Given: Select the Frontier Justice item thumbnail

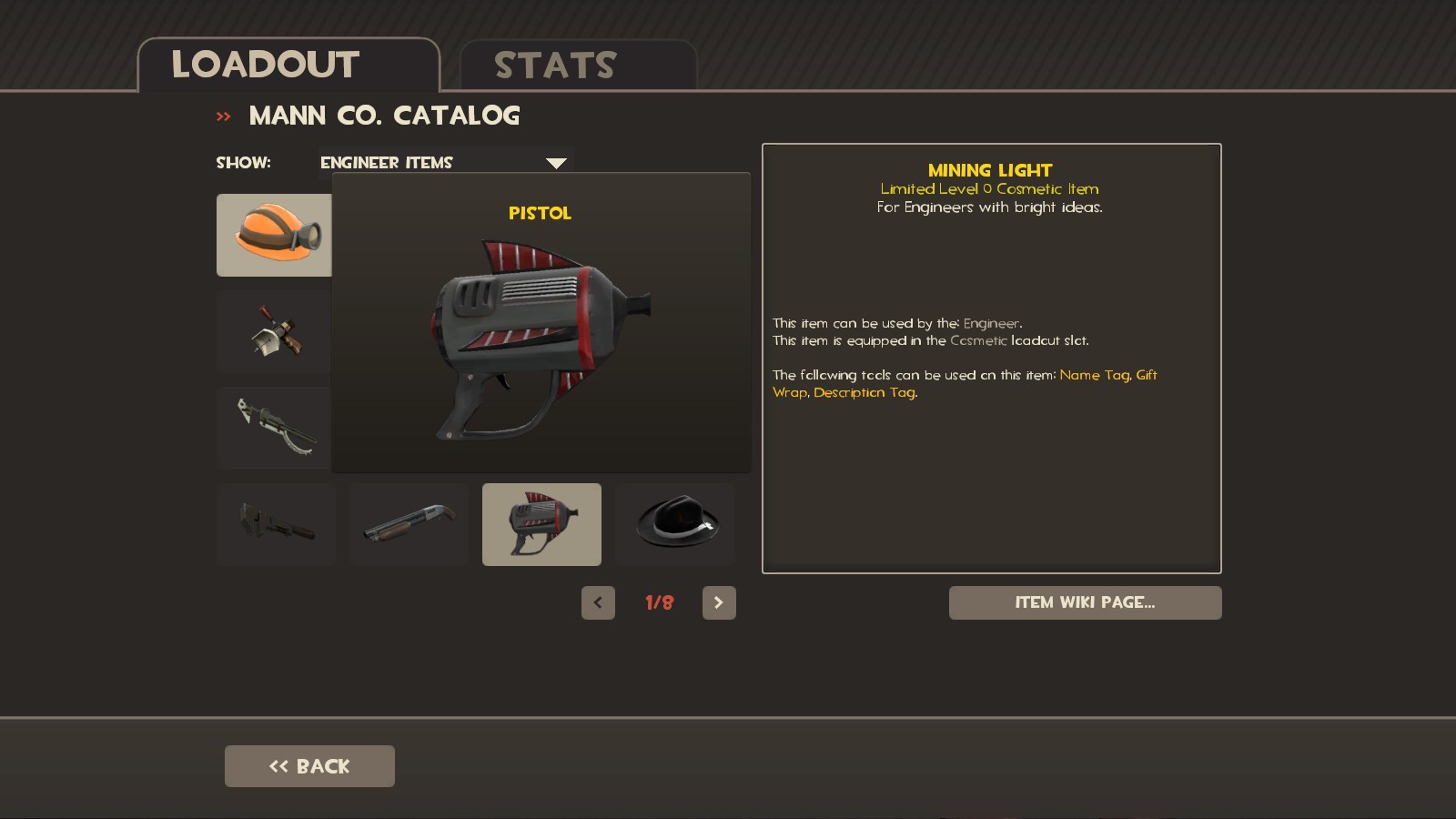Looking at the screenshot, I should point(273,428).
